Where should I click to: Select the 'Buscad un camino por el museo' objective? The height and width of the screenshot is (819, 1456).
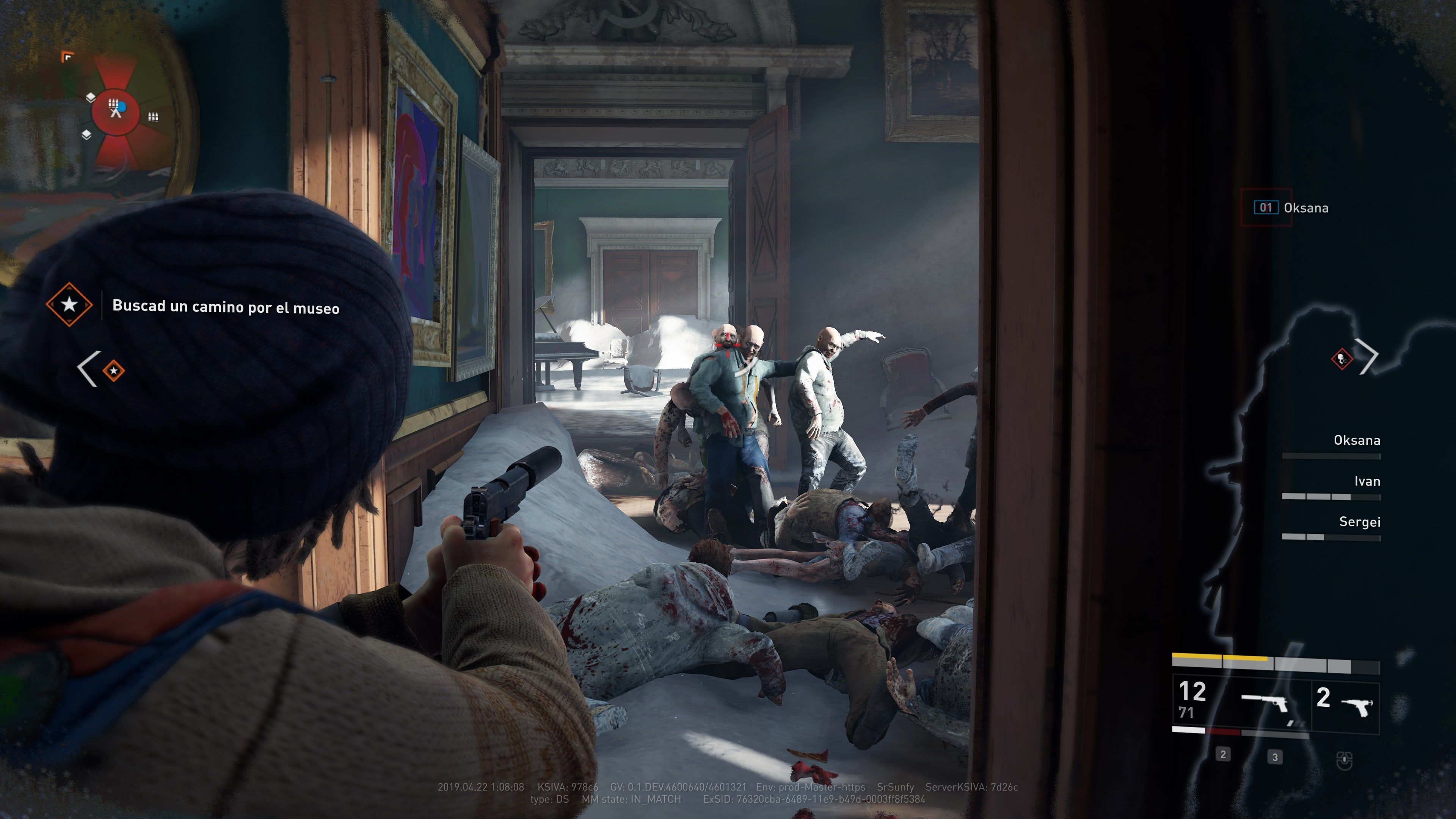(226, 307)
